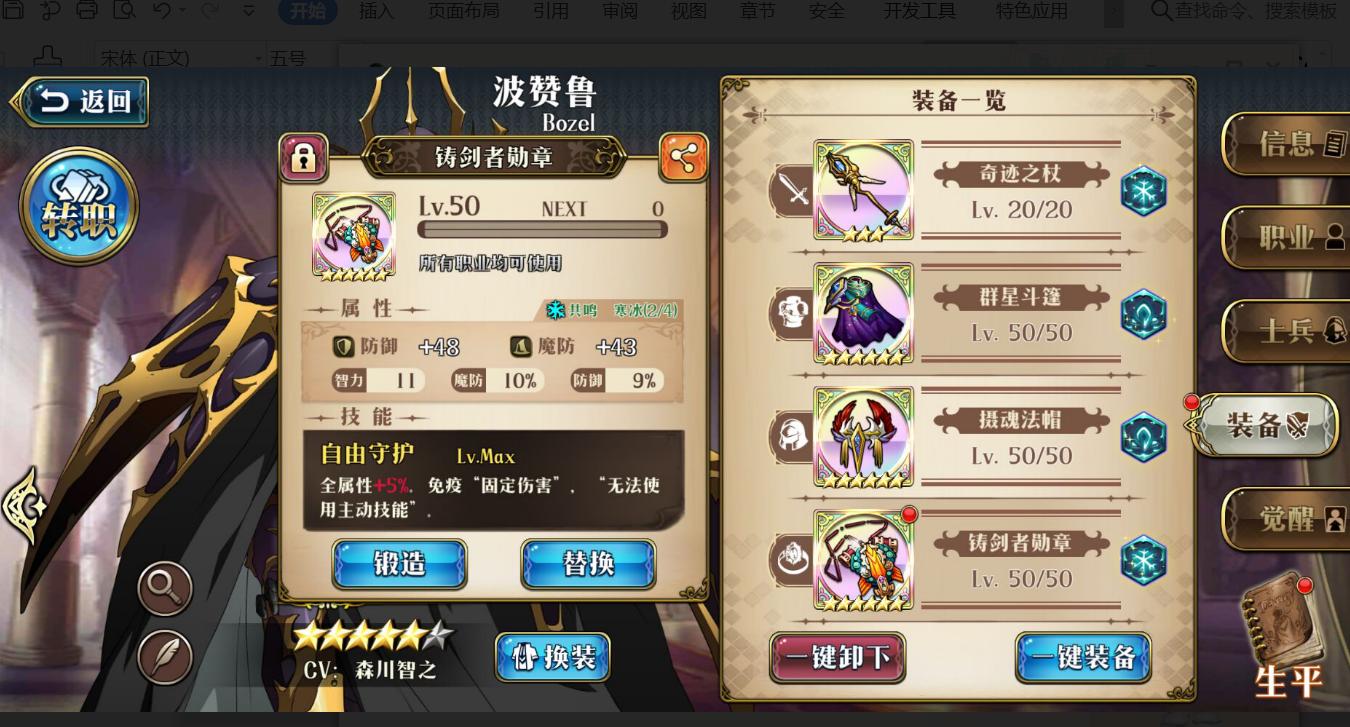The height and width of the screenshot is (727, 1350).
Task: Open the orange share icon
Action: click(x=684, y=157)
